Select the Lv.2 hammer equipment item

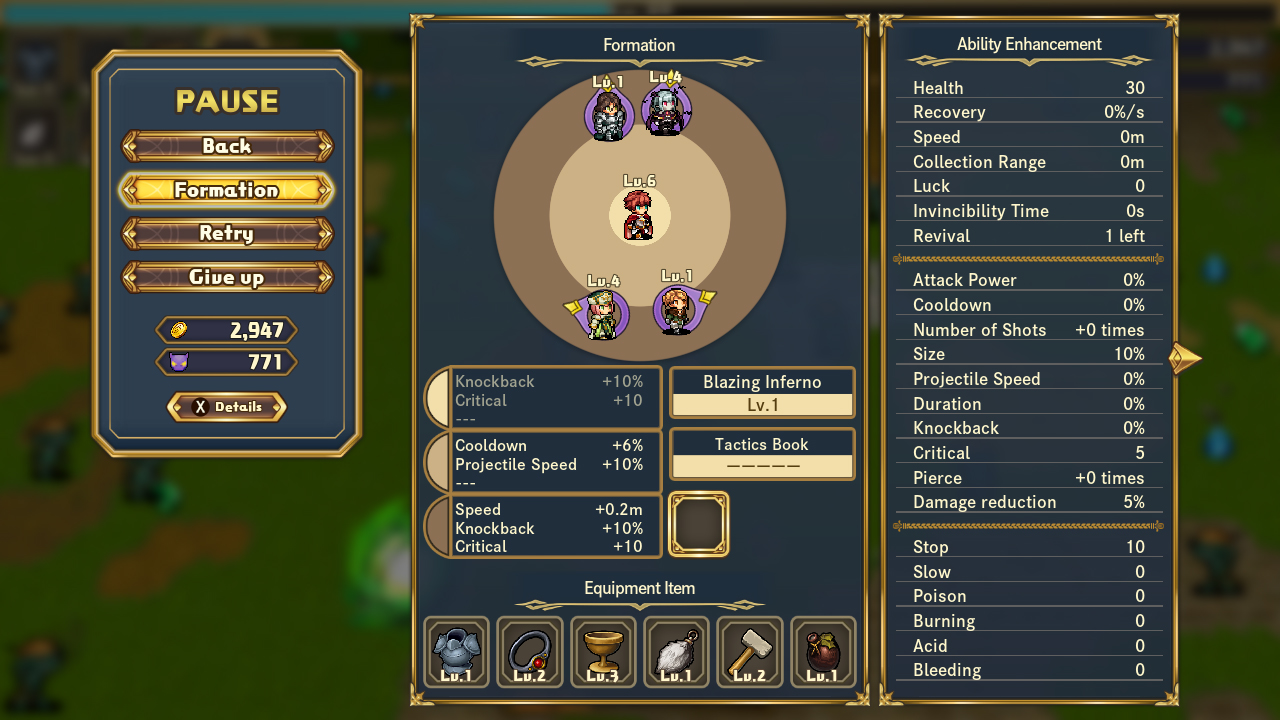coord(749,652)
